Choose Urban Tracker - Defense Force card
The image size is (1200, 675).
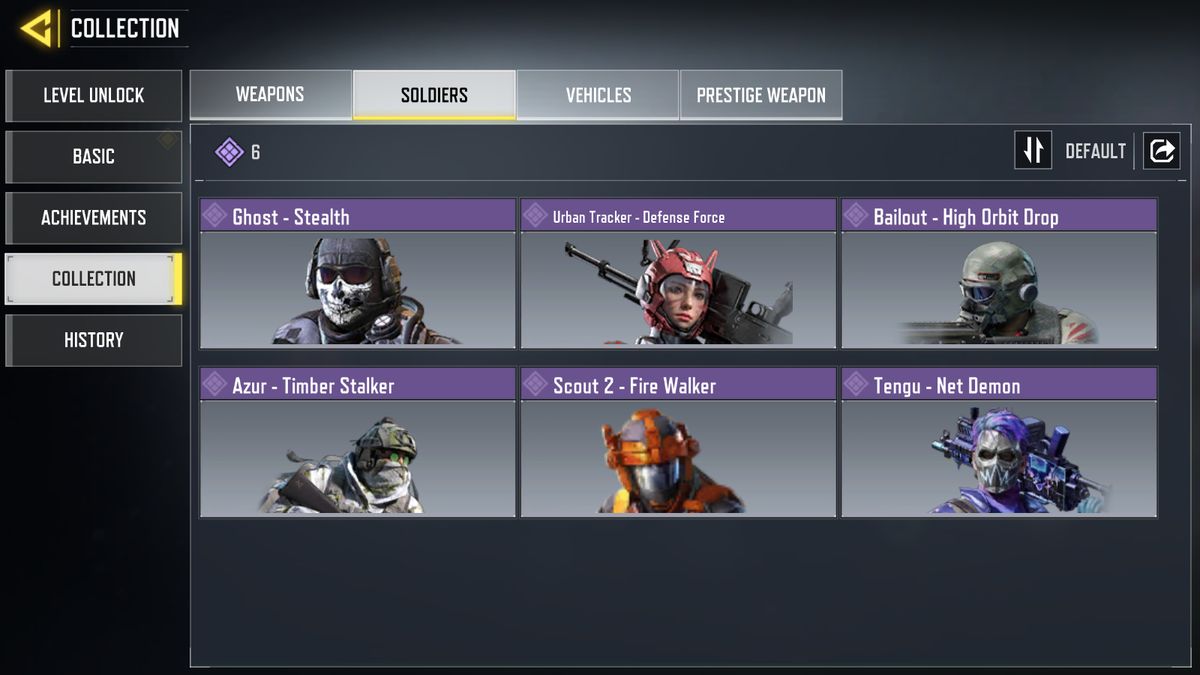(678, 273)
